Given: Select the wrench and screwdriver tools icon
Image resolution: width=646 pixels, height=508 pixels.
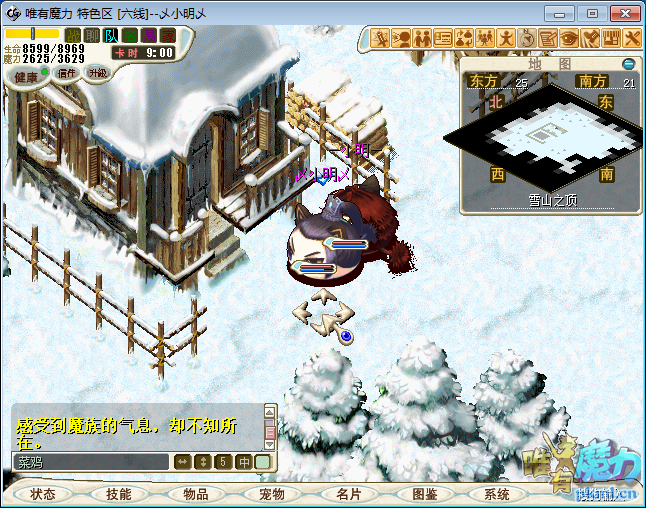Looking at the screenshot, I should tap(632, 38).
